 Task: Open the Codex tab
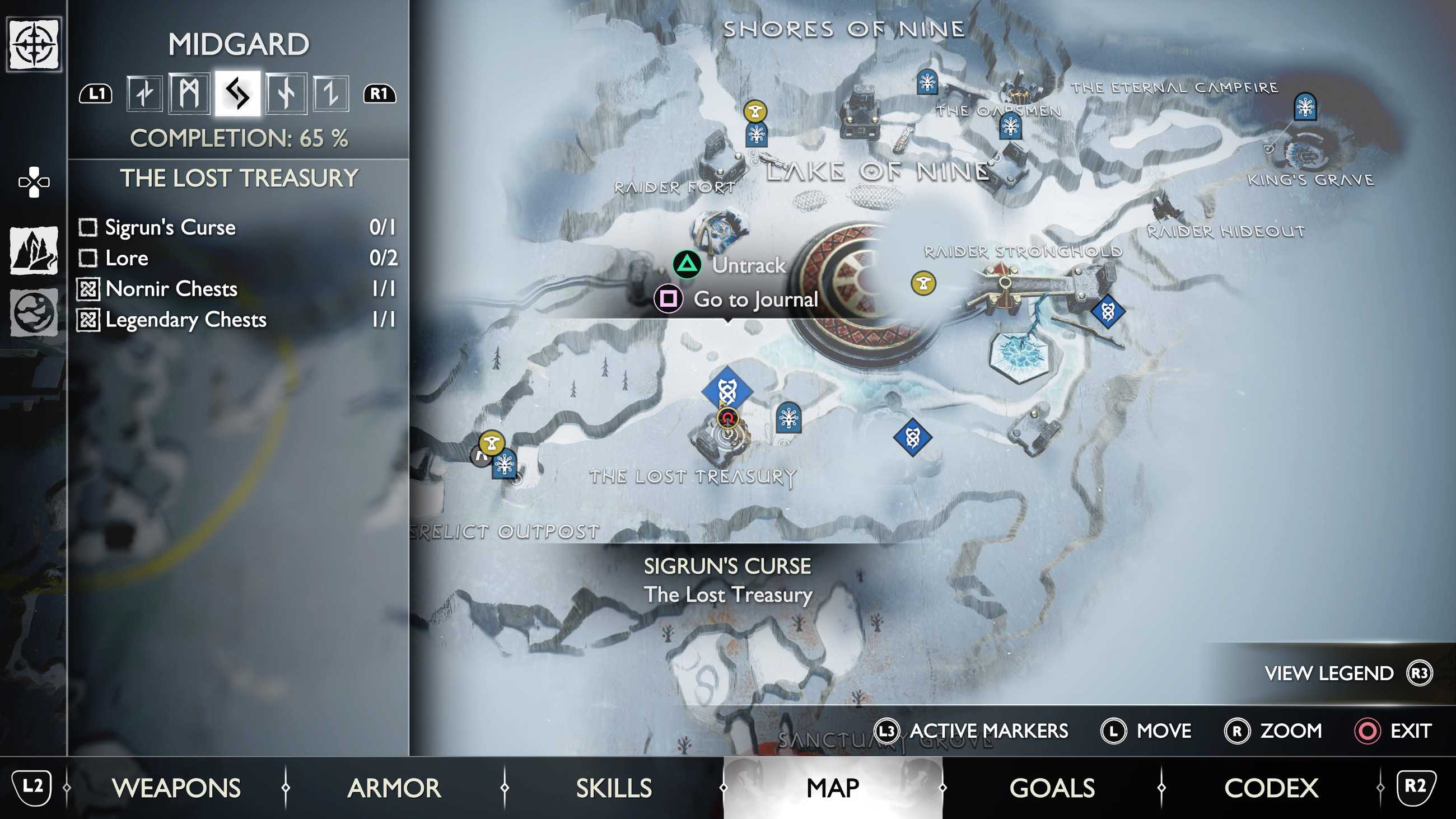(1271, 788)
